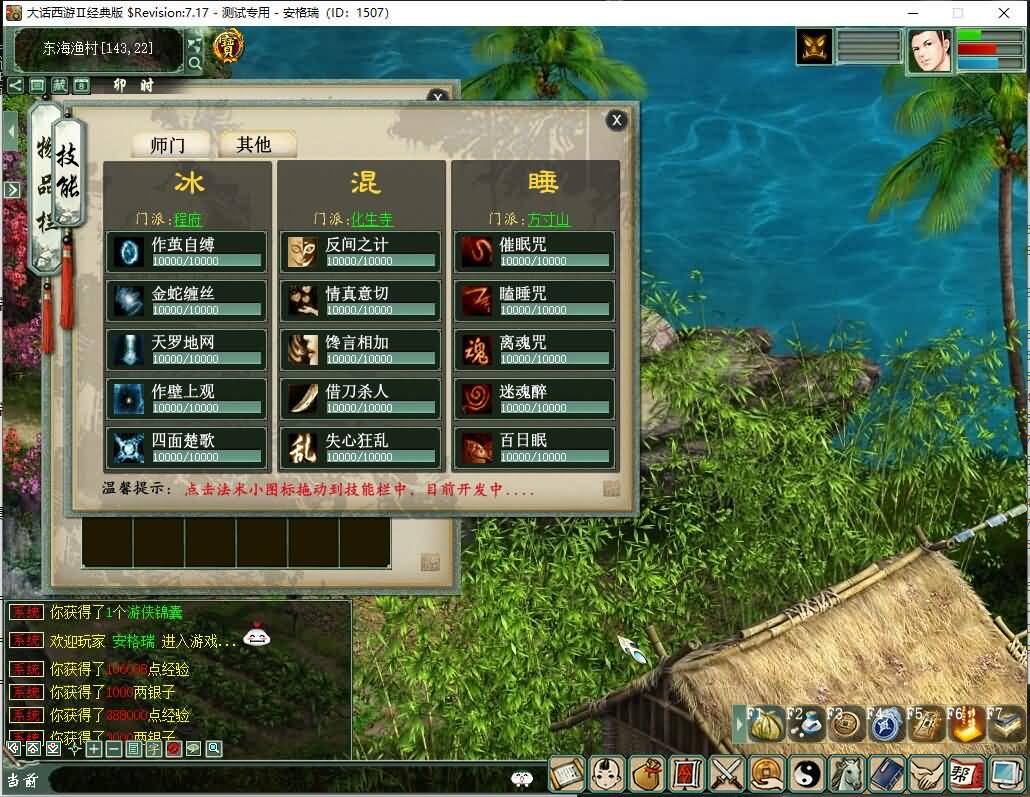Choose the 四面楚歌 skill
The height and width of the screenshot is (797, 1030).
187,448
